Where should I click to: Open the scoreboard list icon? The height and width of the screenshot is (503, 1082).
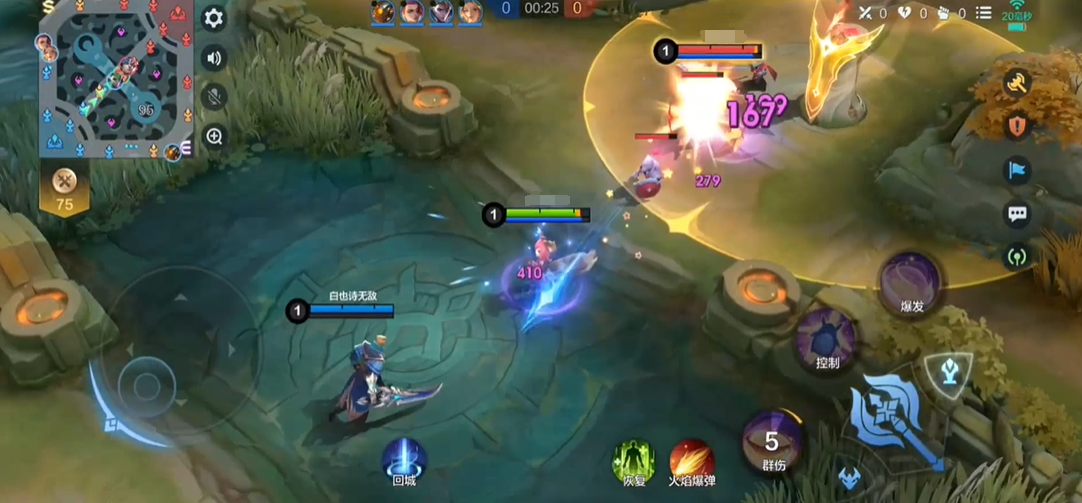pos(983,13)
